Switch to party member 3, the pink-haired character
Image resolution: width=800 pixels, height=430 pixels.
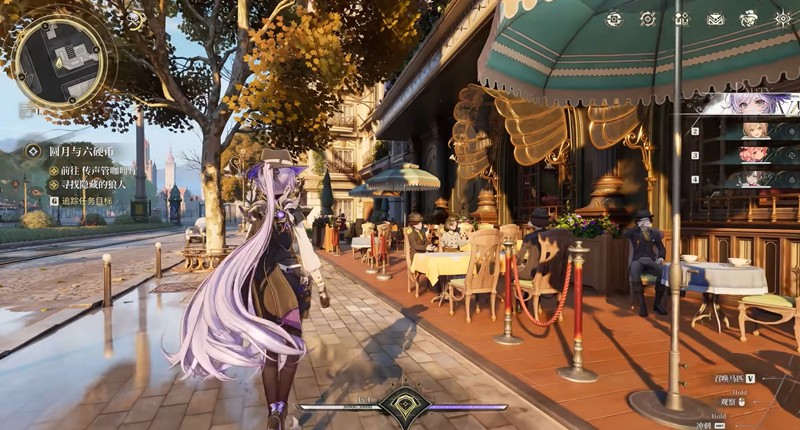coord(755,155)
